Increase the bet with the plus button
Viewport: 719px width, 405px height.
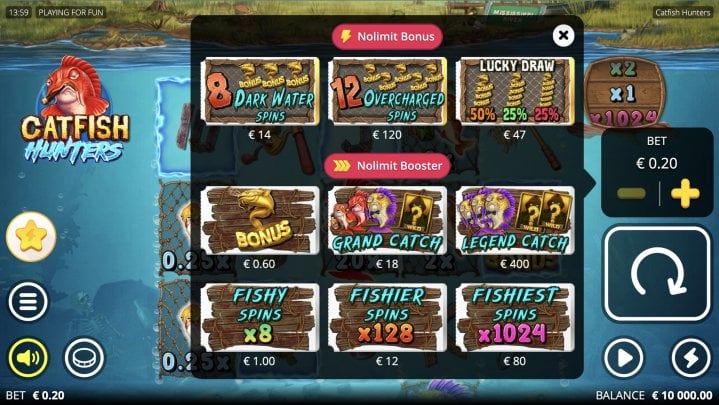pyautogui.click(x=686, y=194)
